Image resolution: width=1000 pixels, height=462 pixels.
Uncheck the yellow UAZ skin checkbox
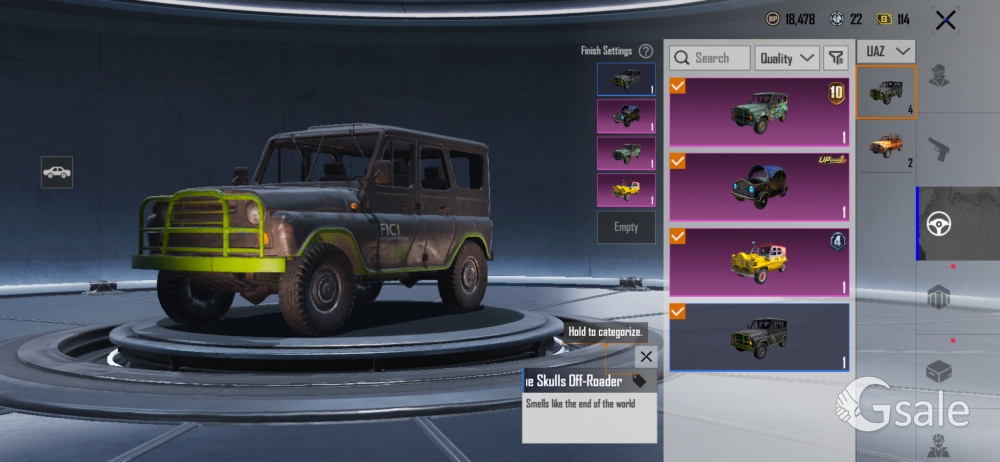[678, 236]
